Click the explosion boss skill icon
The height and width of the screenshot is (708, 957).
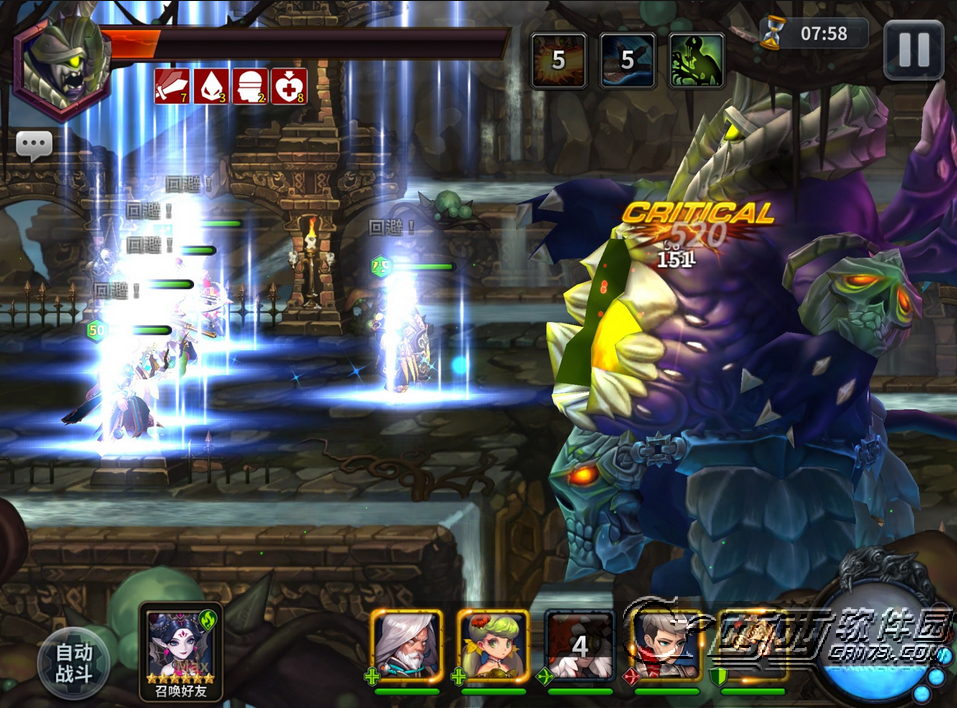(558, 61)
